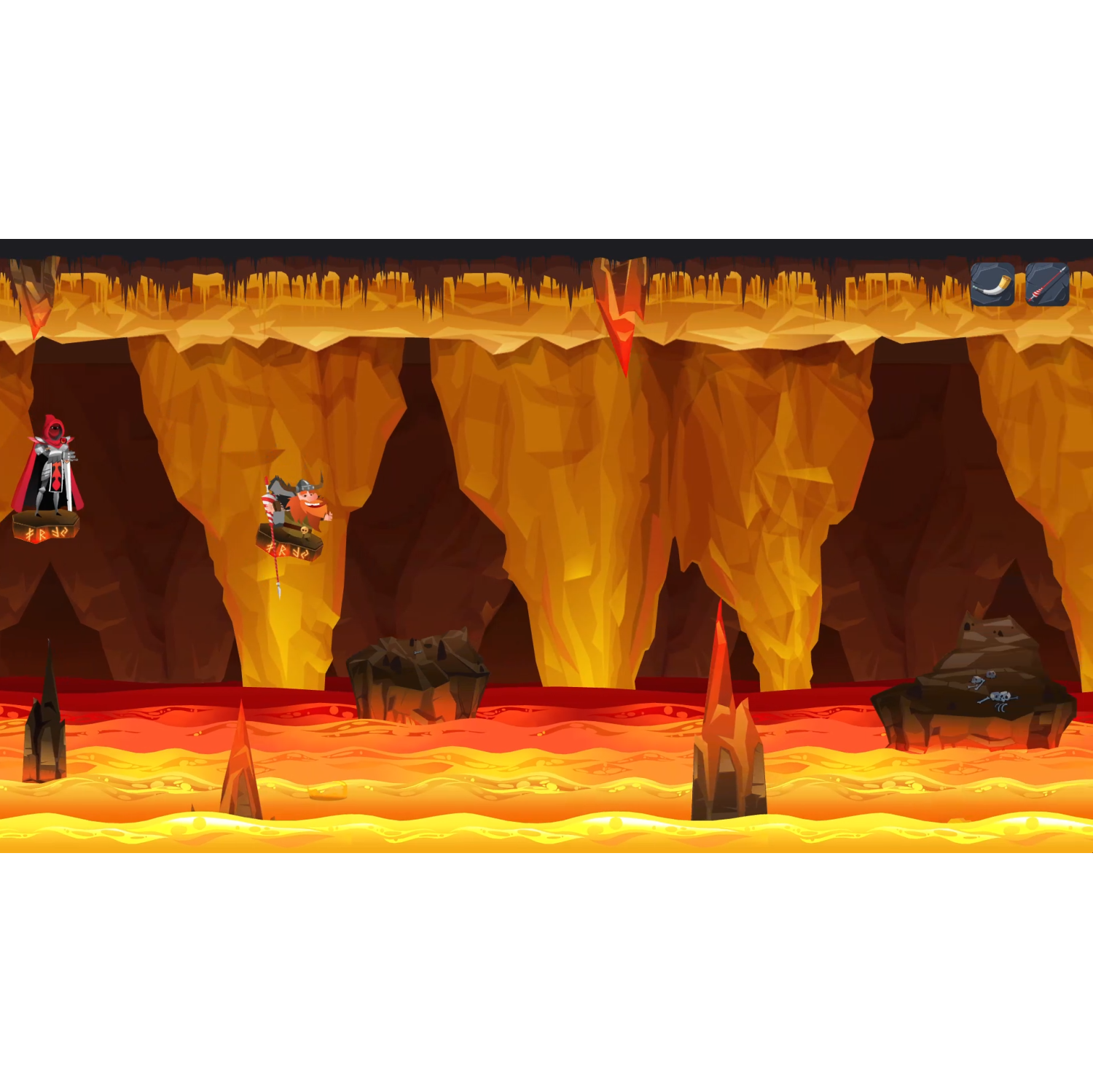Viewport: 1093px width, 1092px height.
Task: Click the knight's greatsword
Action: coord(69,483)
